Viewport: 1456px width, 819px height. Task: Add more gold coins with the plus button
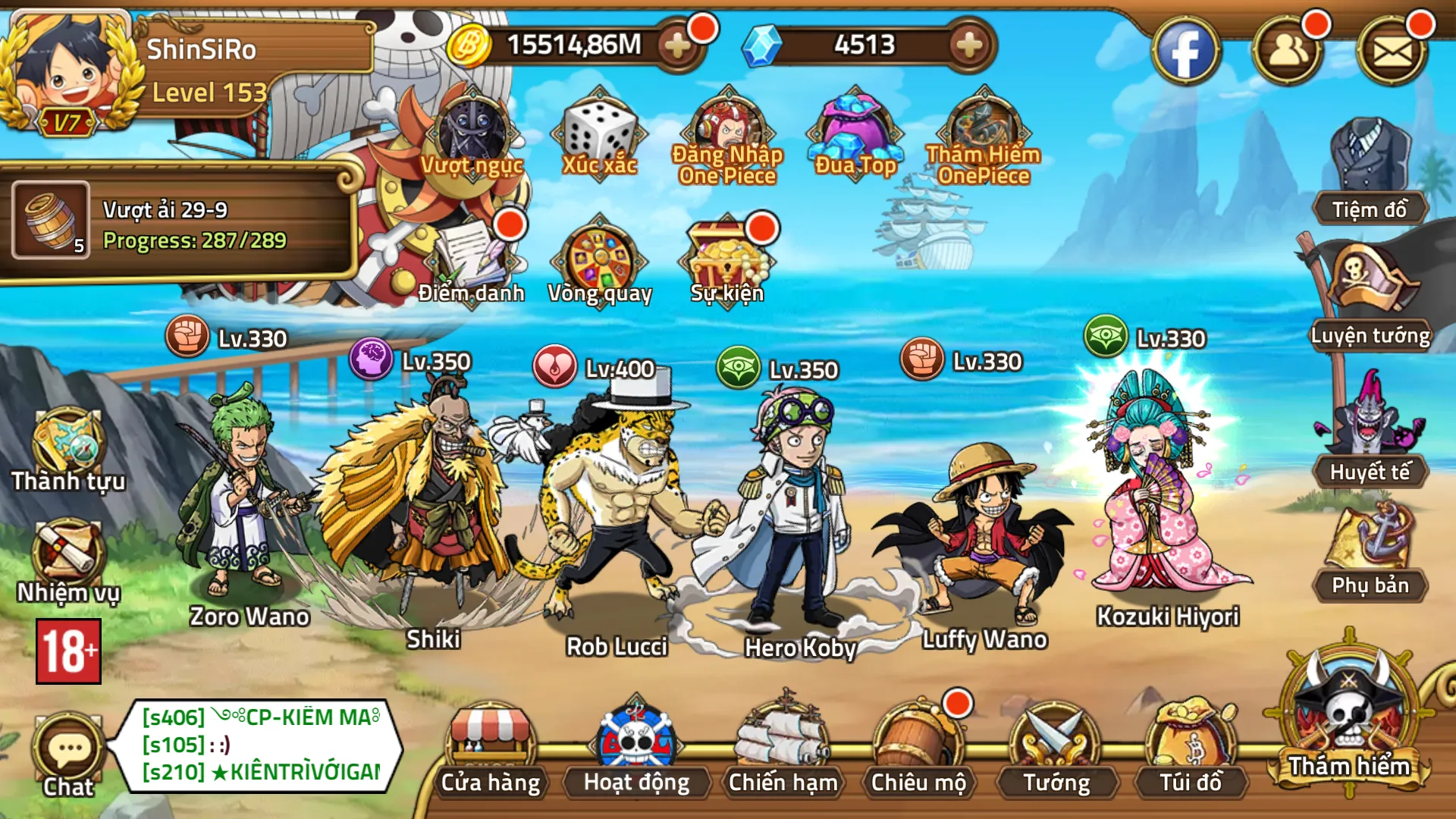tap(677, 45)
